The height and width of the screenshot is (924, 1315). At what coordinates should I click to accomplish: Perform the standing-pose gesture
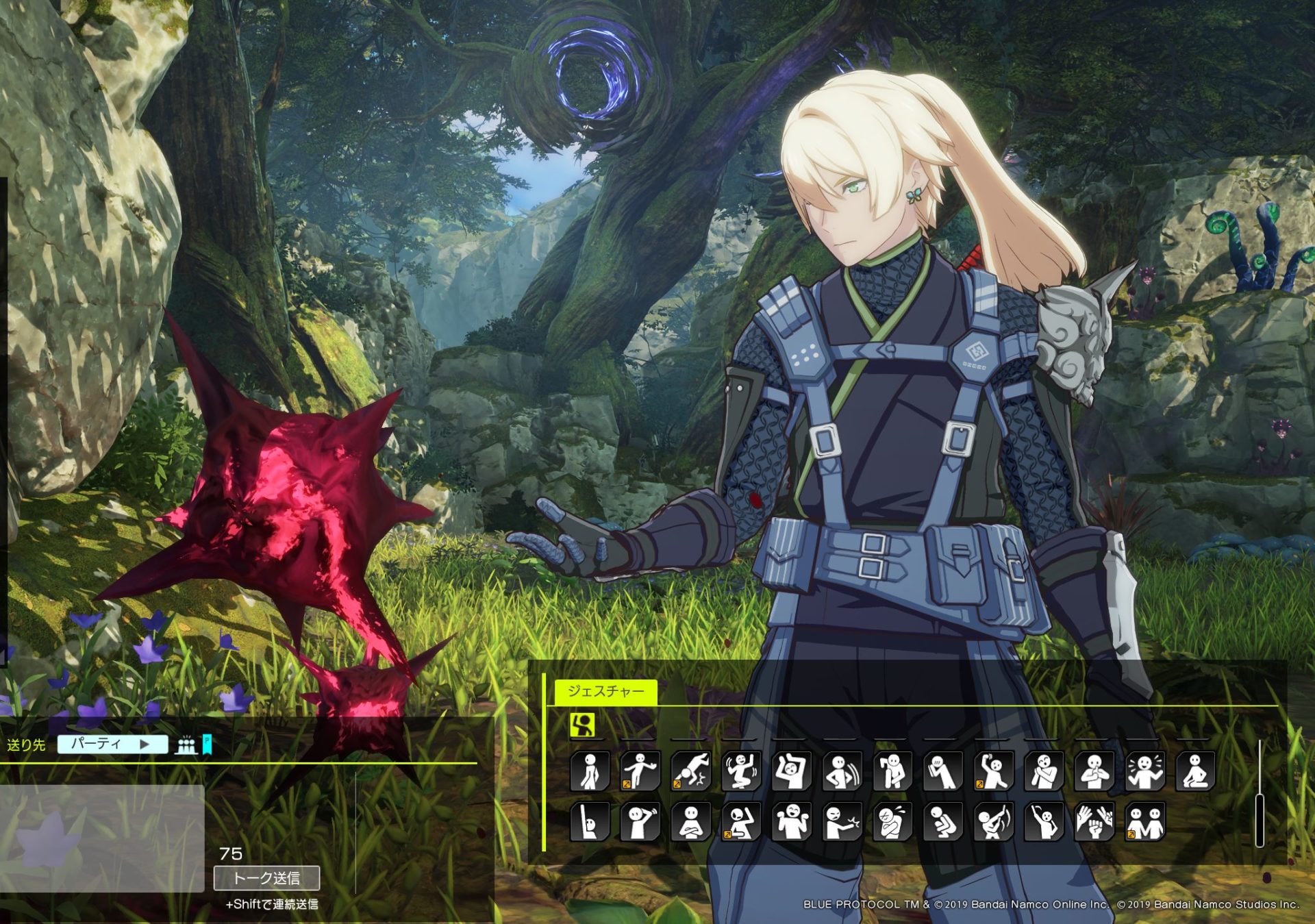point(590,771)
